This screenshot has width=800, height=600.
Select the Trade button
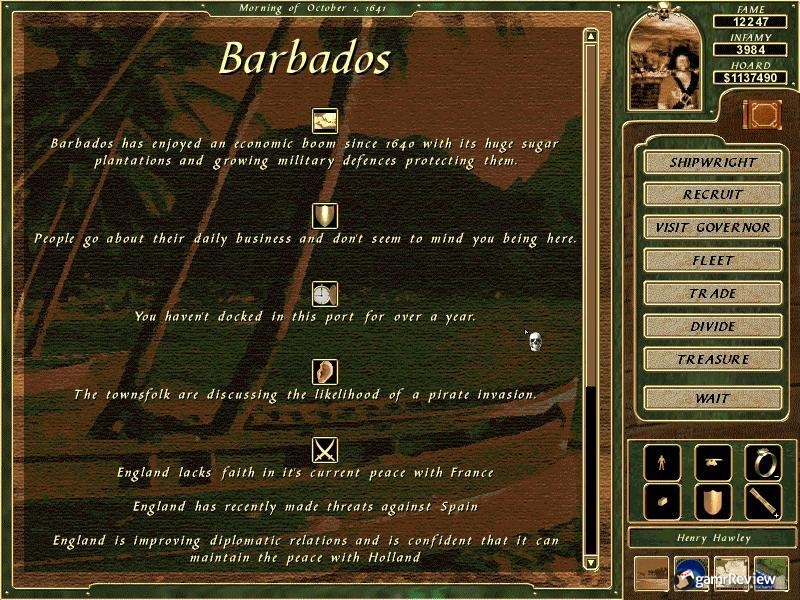[712, 294]
